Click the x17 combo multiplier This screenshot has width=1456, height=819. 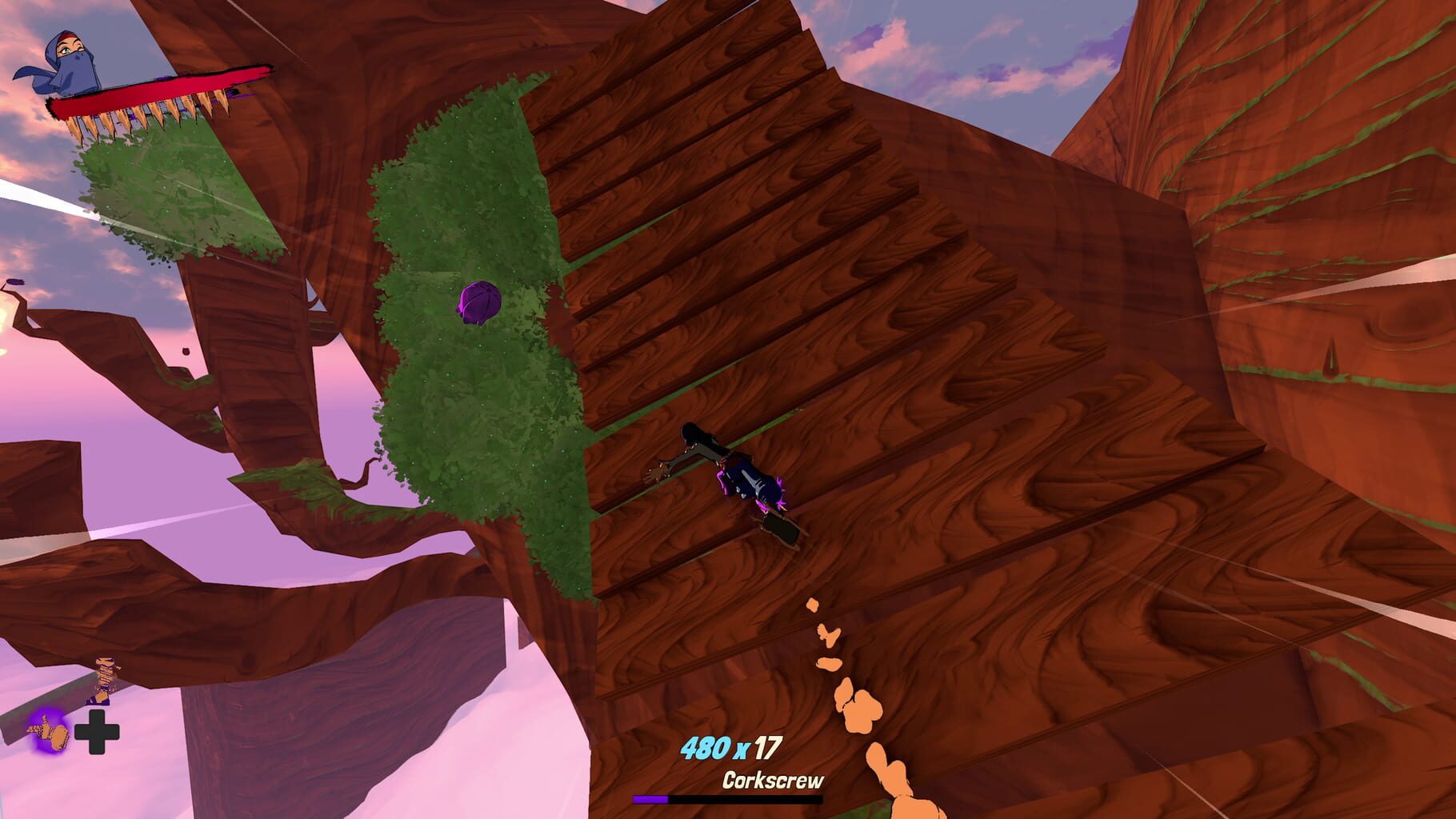(760, 745)
